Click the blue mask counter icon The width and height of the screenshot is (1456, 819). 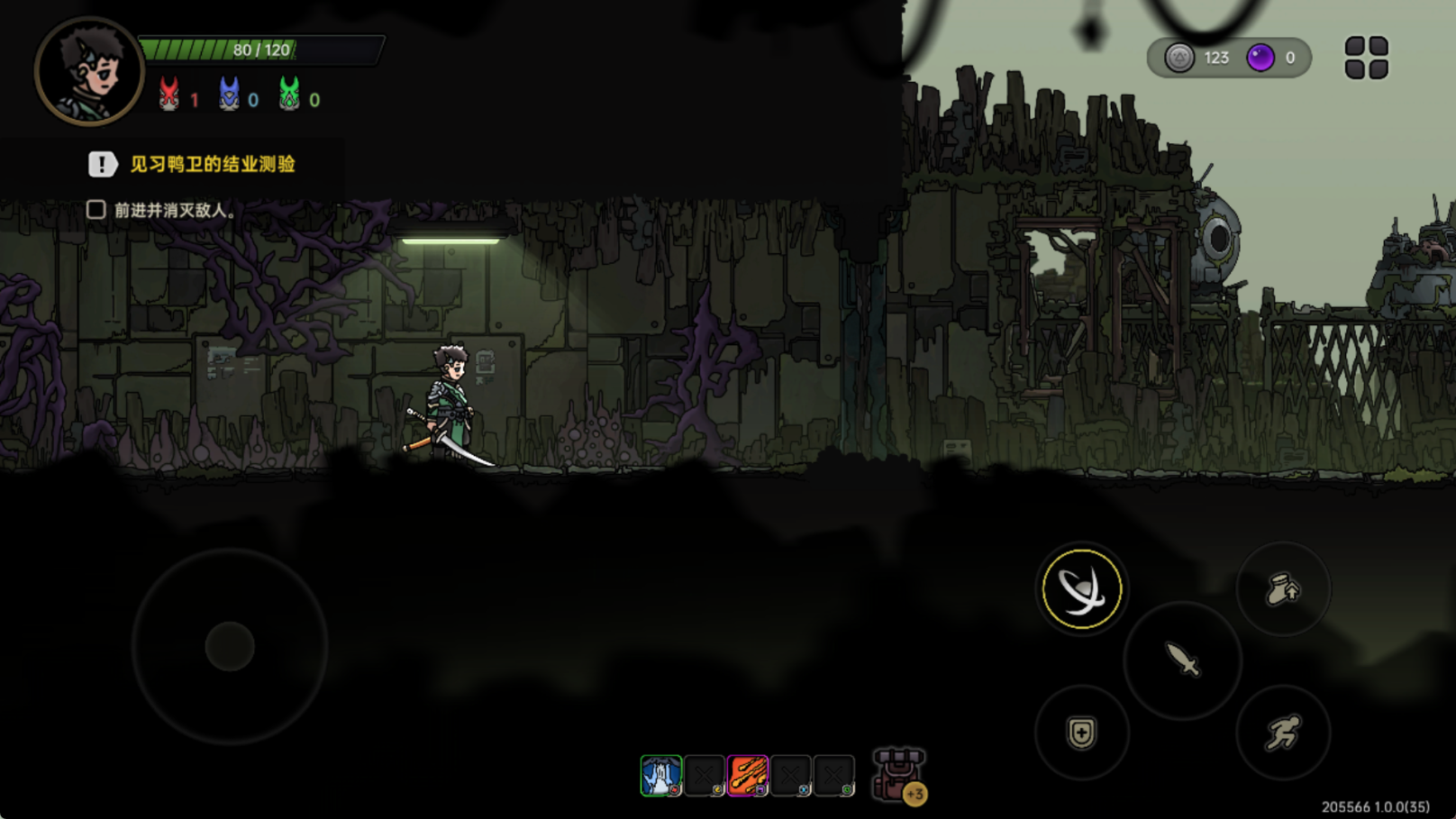click(x=229, y=95)
